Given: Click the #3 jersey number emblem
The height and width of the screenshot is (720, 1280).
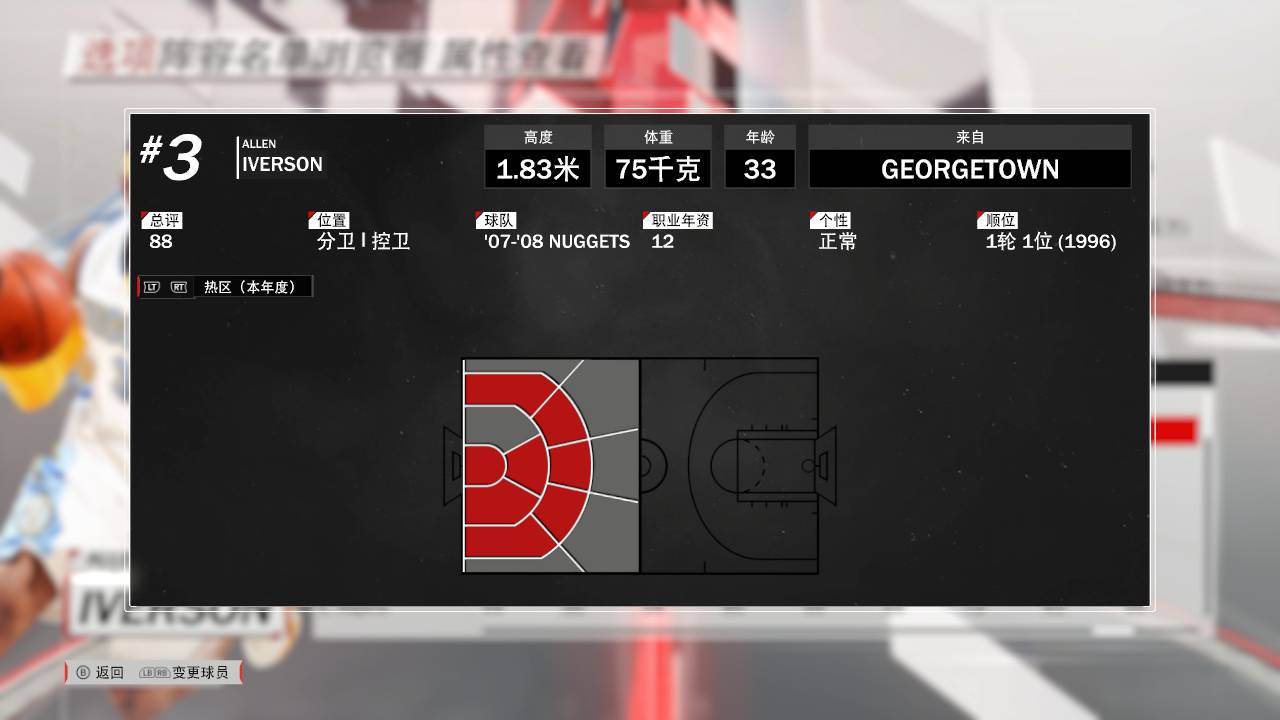Looking at the screenshot, I should coord(170,158).
